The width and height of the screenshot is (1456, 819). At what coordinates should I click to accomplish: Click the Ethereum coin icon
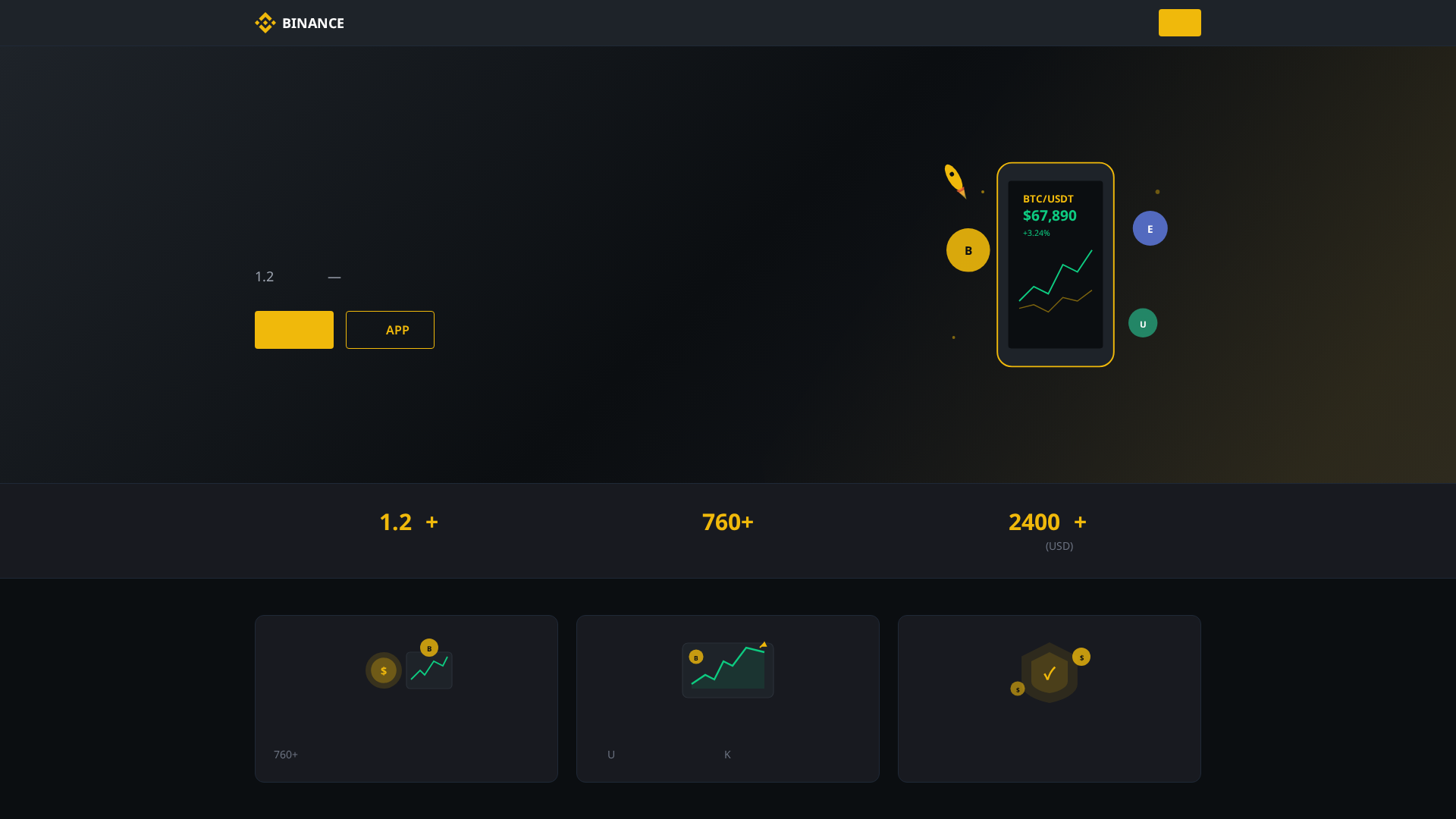pos(1150,227)
